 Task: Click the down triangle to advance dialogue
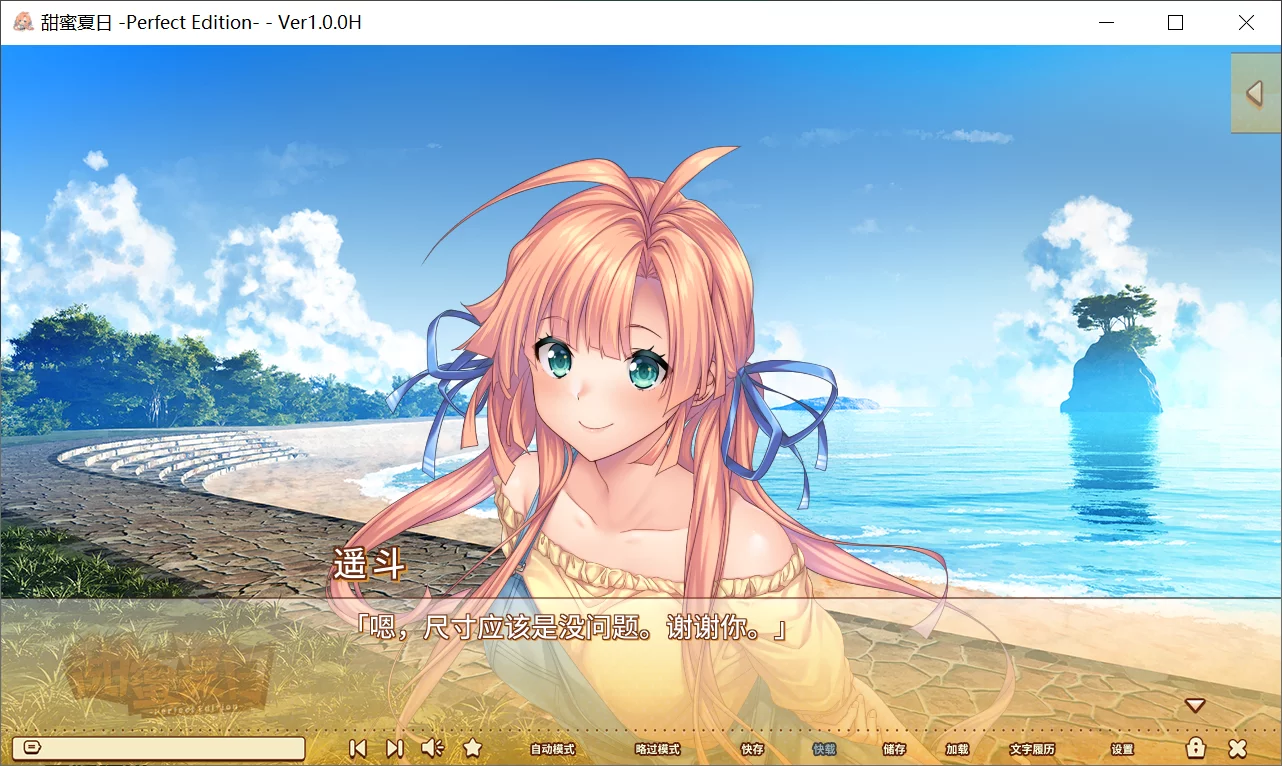click(1196, 704)
